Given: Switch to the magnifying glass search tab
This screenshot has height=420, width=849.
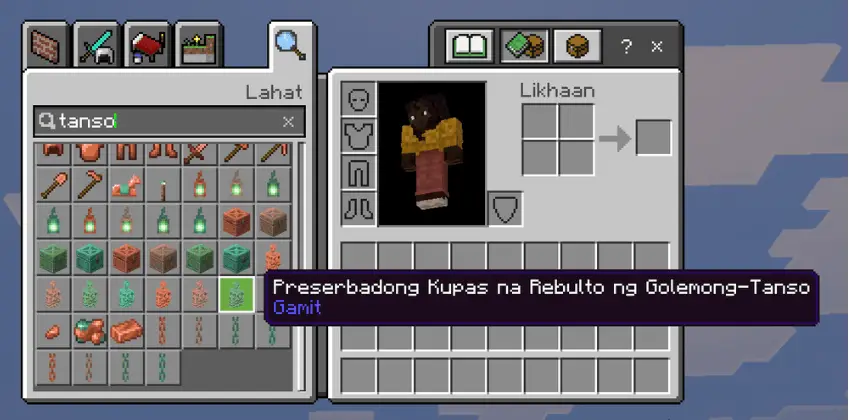Looking at the screenshot, I should coord(291,46).
